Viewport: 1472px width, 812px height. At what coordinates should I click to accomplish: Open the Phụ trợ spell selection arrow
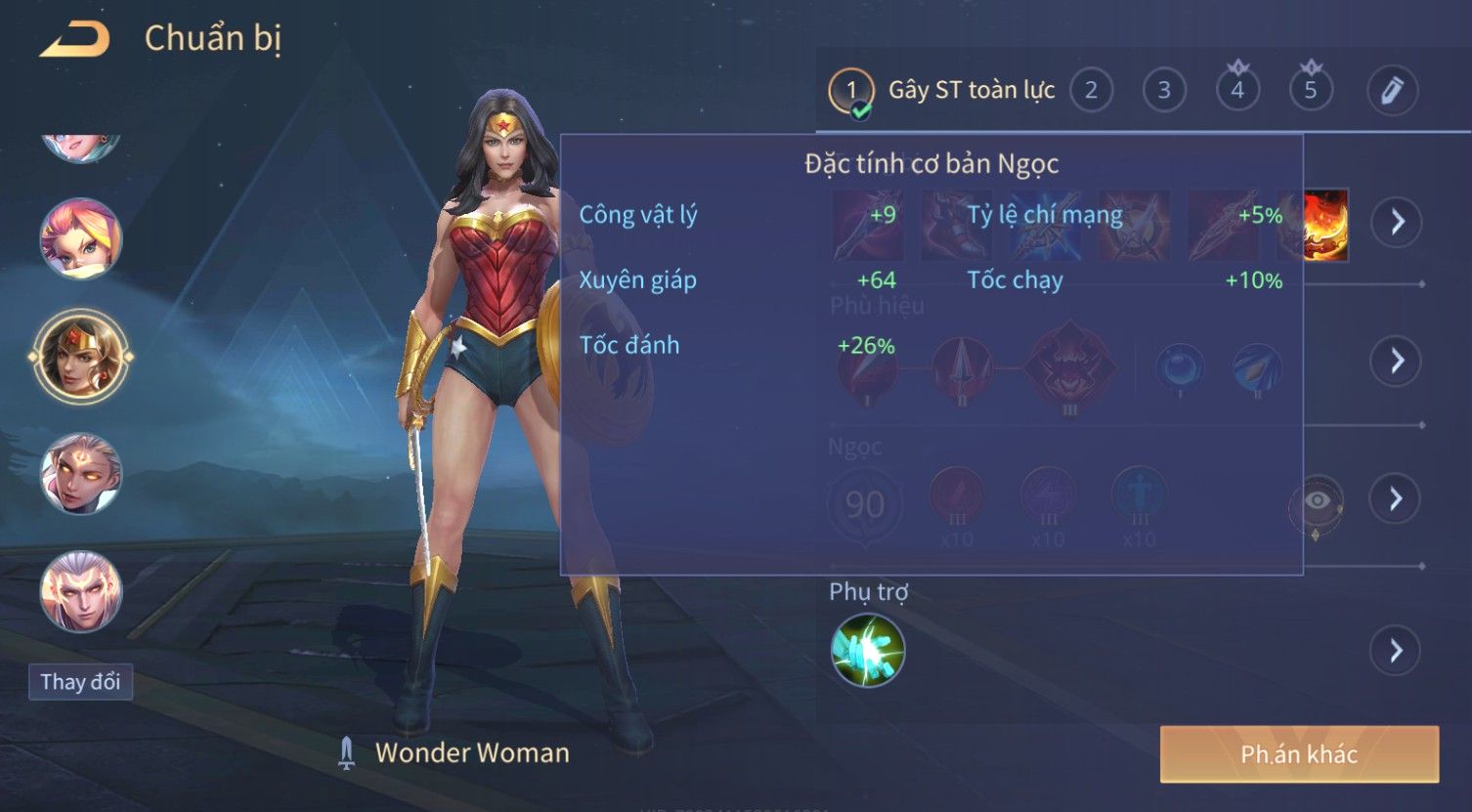pos(1397,651)
